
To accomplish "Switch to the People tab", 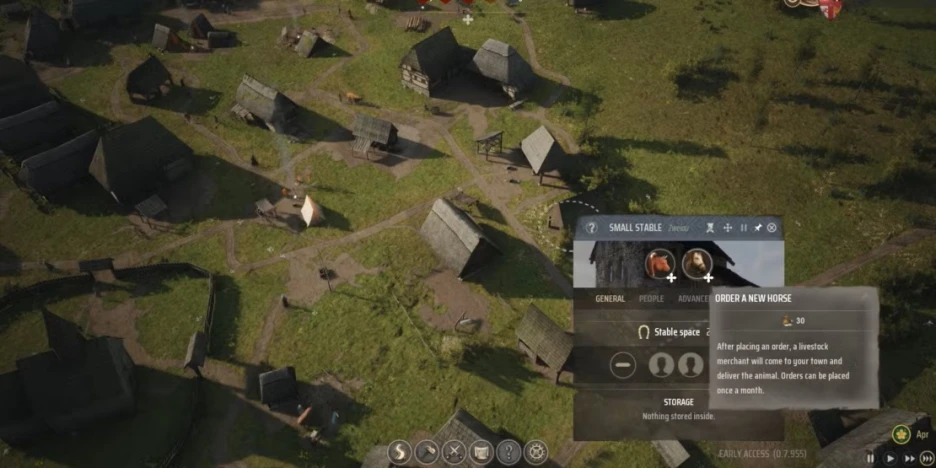I will click(651, 298).
